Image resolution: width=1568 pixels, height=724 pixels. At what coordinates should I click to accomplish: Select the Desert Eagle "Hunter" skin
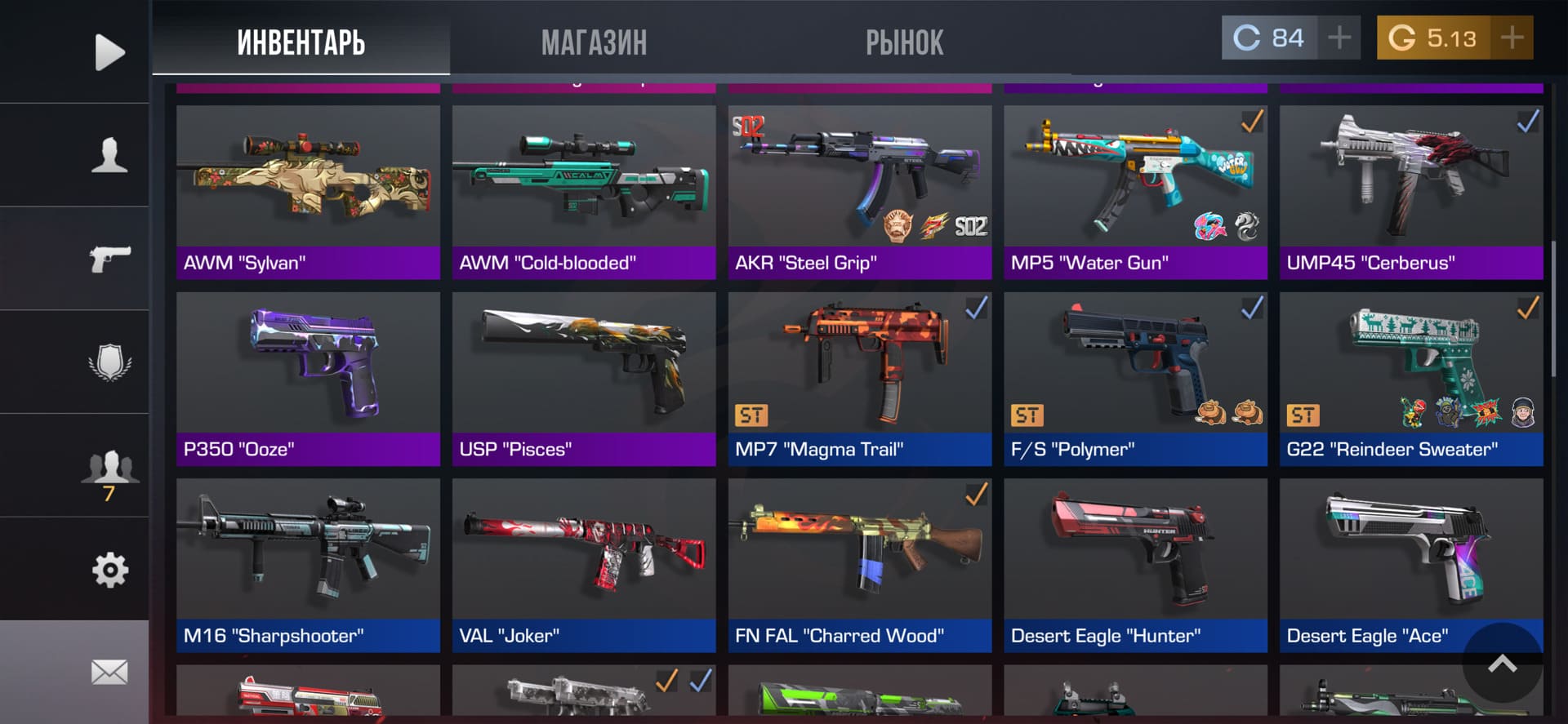pyautogui.click(x=1135, y=565)
